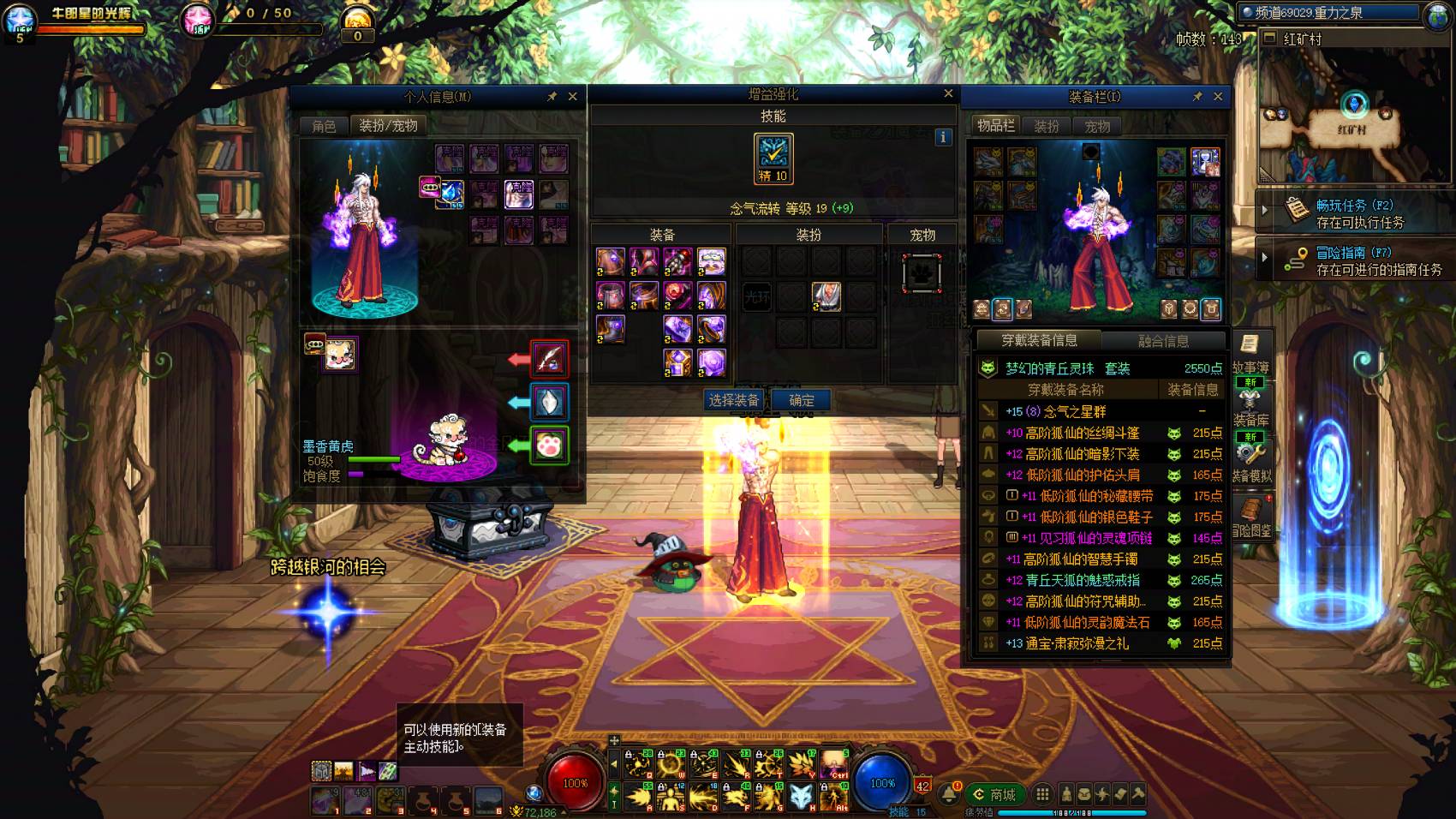Open the 冒险图鉴 side button
1456x819 pixels.
click(1251, 517)
